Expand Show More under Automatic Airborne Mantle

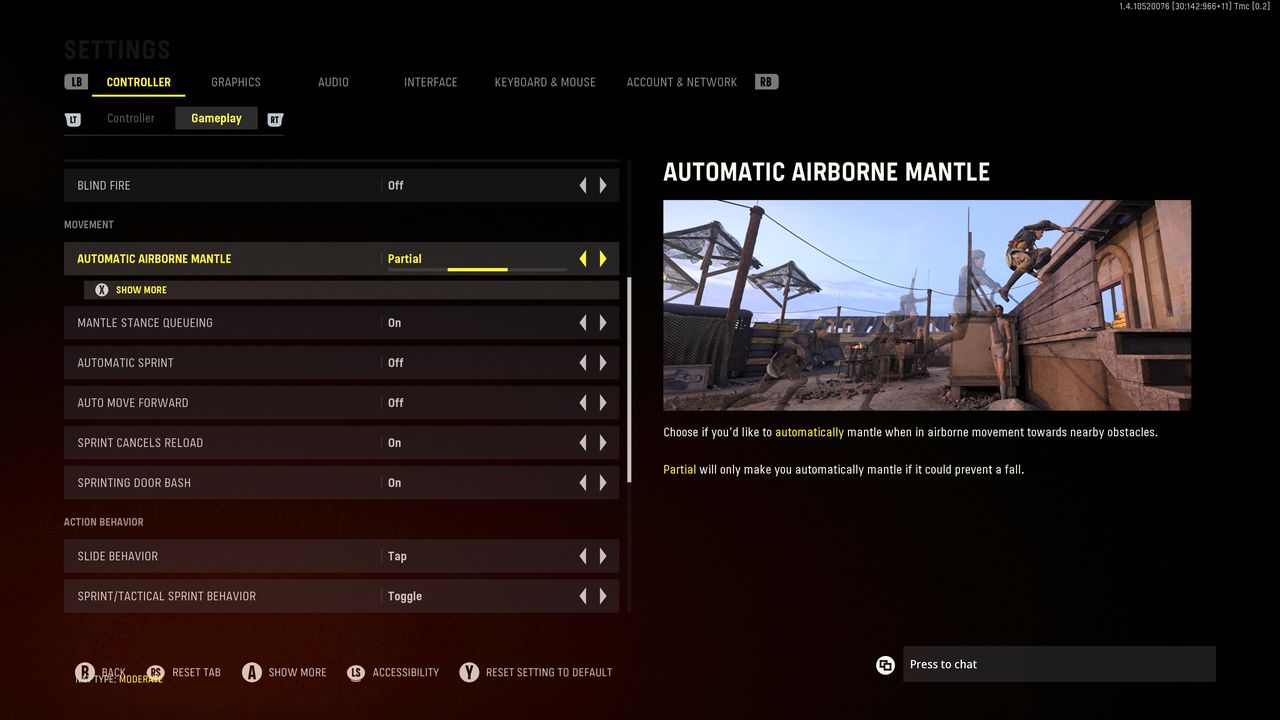(x=141, y=290)
